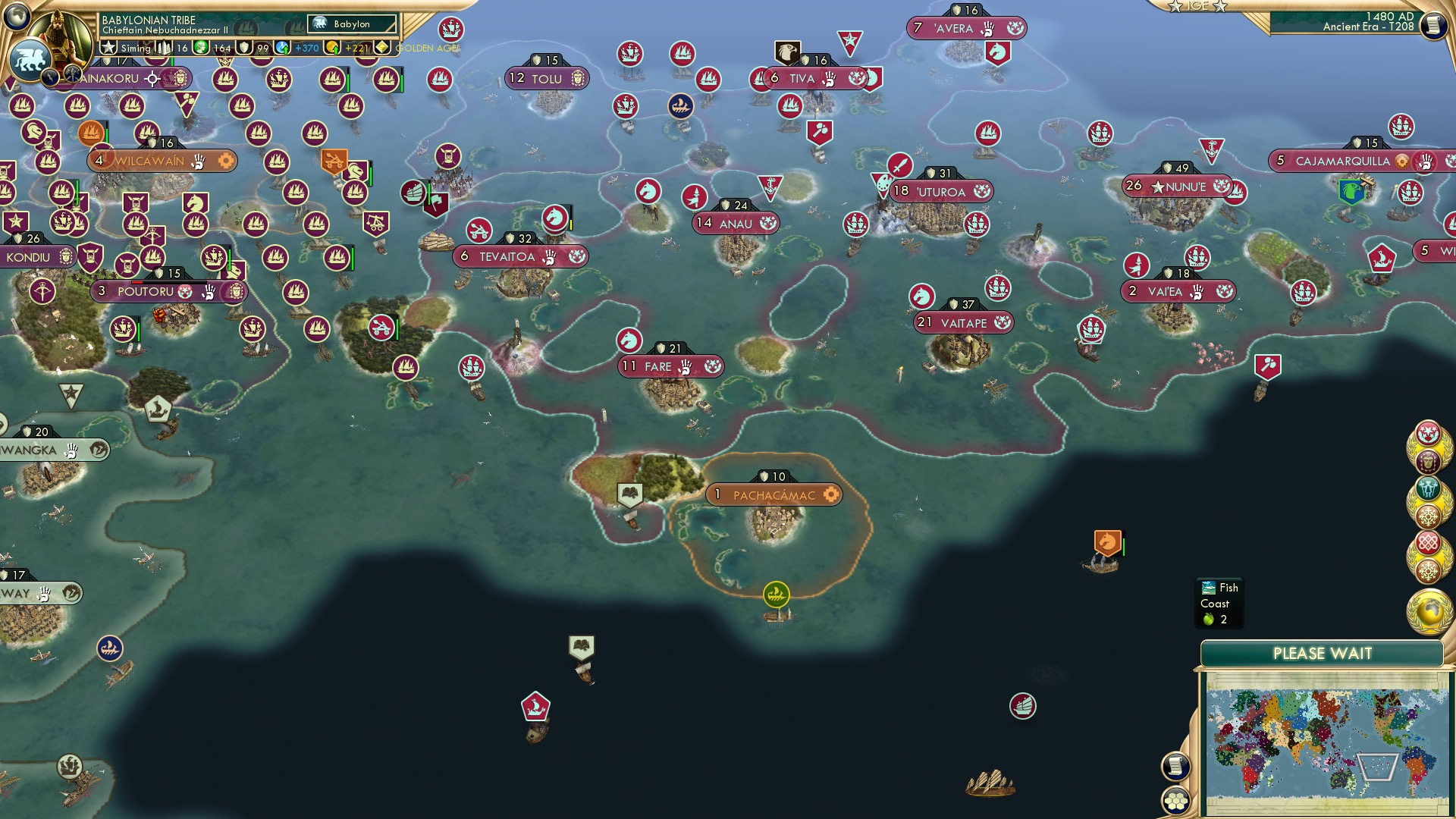The image size is (1456, 819).
Task: Open the Babylon civilization banner dropdown
Action: tap(352, 24)
